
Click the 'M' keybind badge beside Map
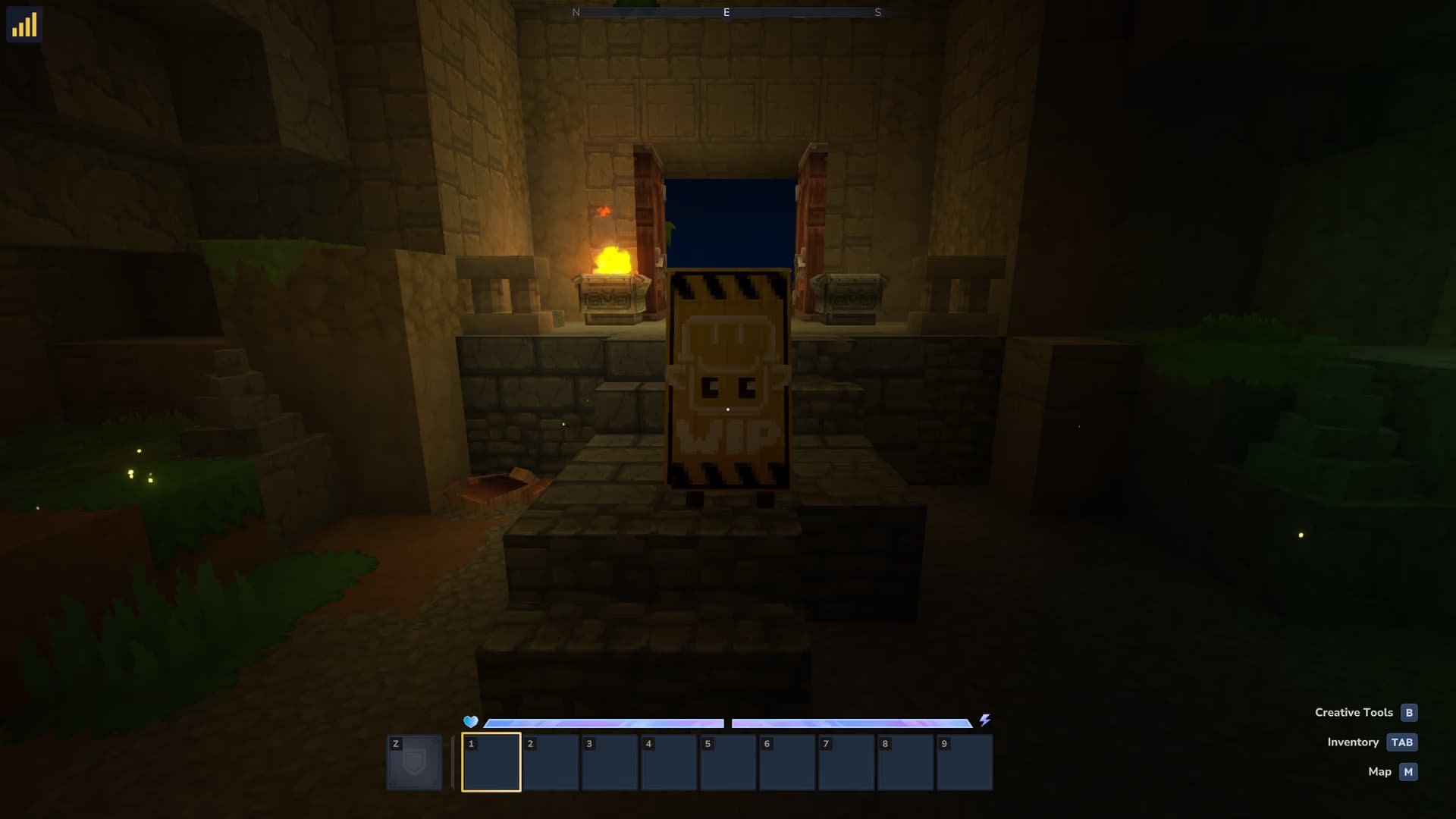pyautogui.click(x=1407, y=771)
